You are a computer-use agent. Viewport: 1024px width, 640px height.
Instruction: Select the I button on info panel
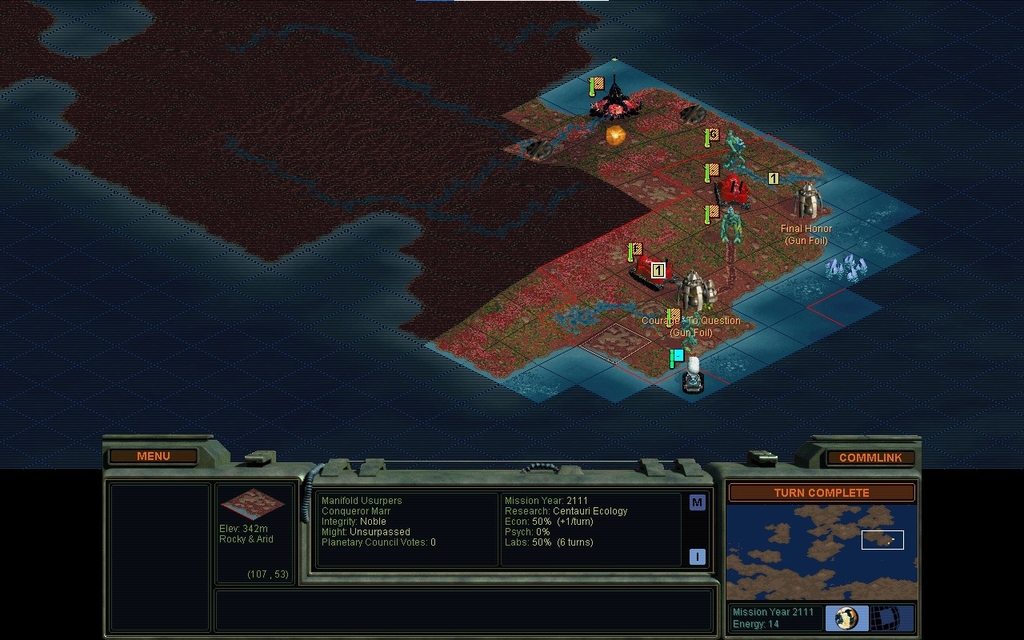click(697, 557)
